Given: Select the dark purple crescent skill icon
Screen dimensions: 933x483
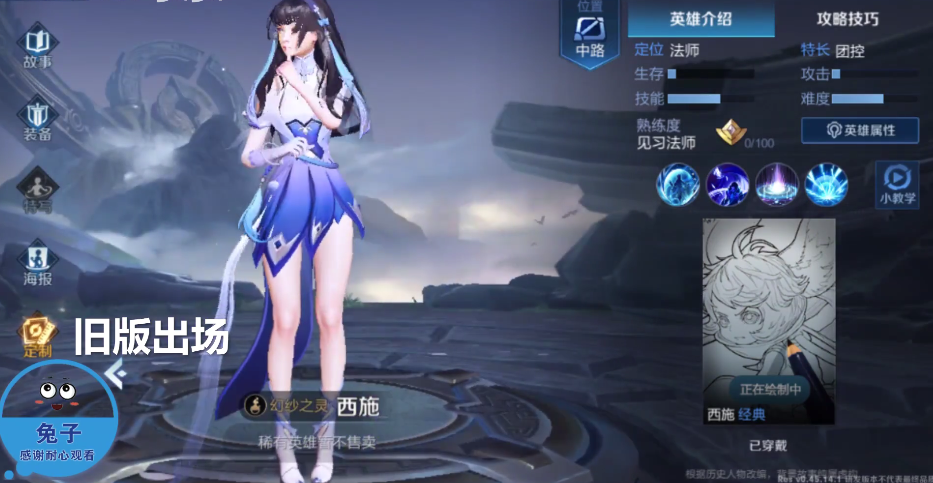Looking at the screenshot, I should coord(727,184).
